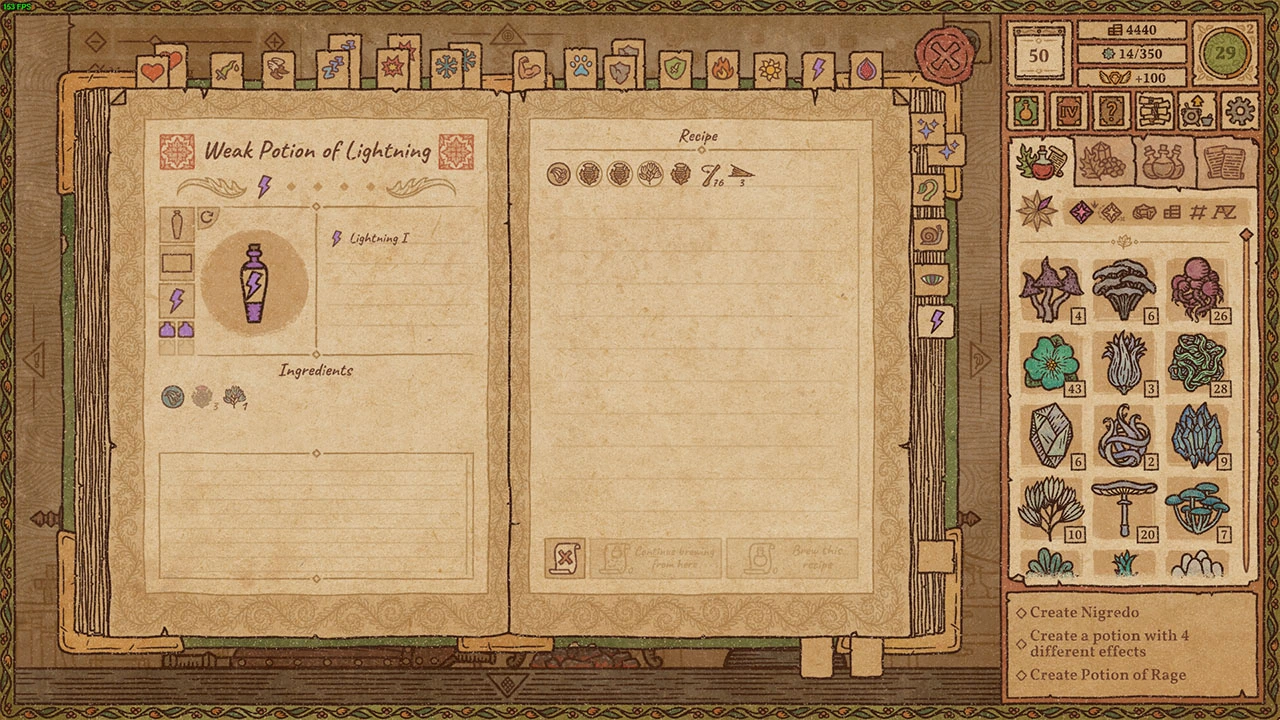Image resolution: width=1280 pixels, height=720 pixels.
Task: Select the fire effect bookmark
Action: click(721, 70)
